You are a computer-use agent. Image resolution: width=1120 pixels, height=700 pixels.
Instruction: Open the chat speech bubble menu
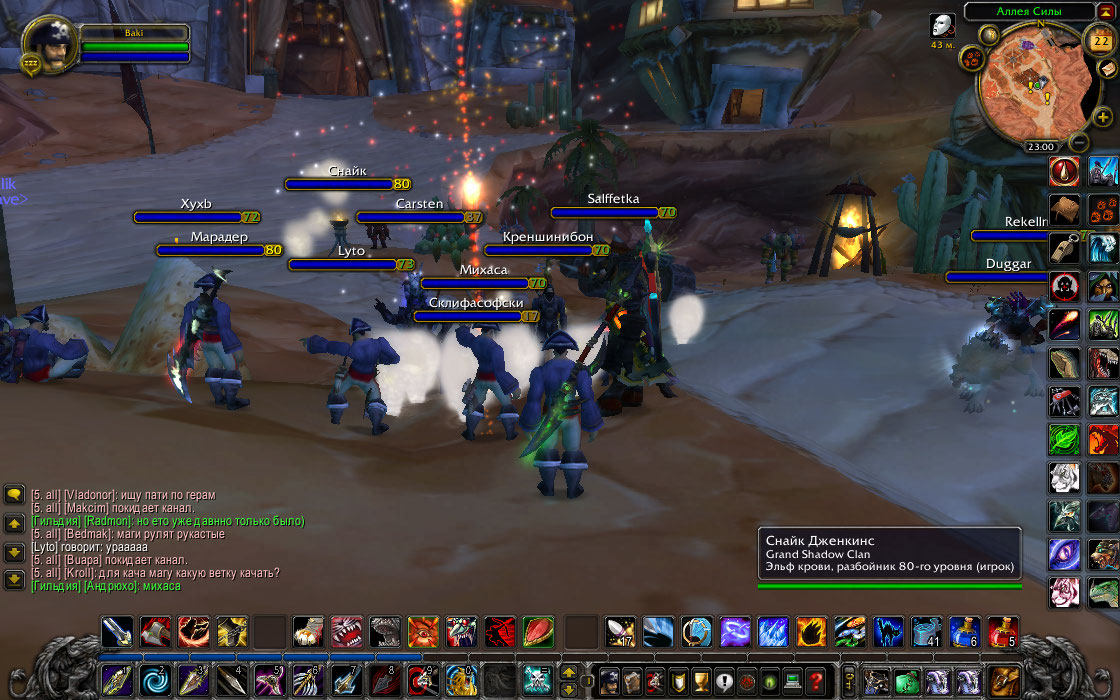pyautogui.click(x=14, y=494)
